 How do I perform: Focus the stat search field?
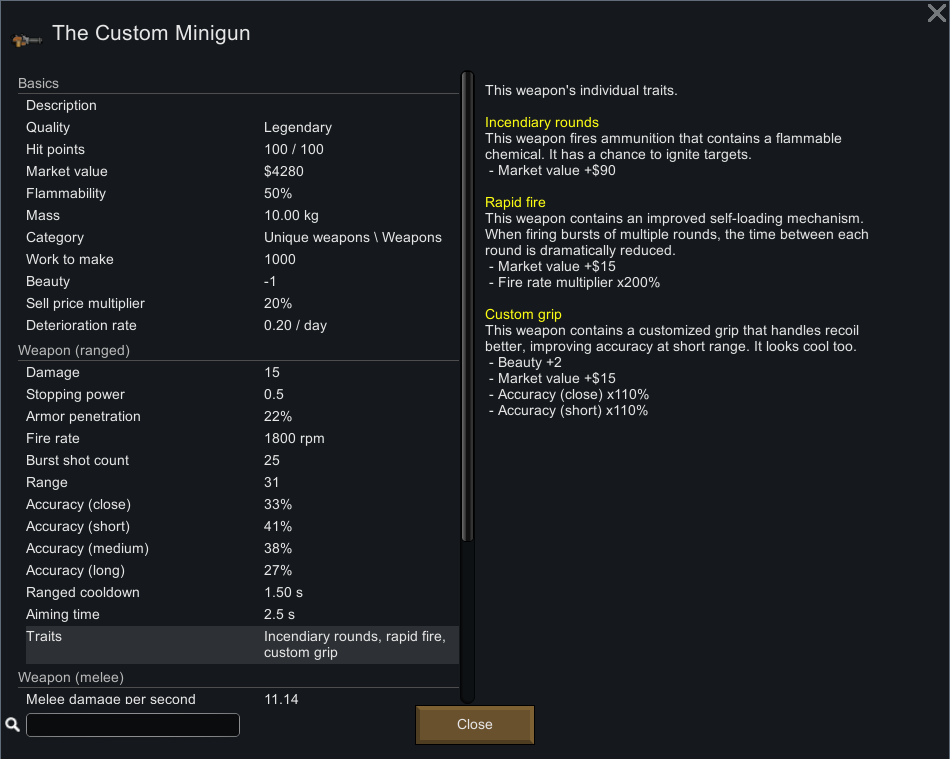(133, 725)
